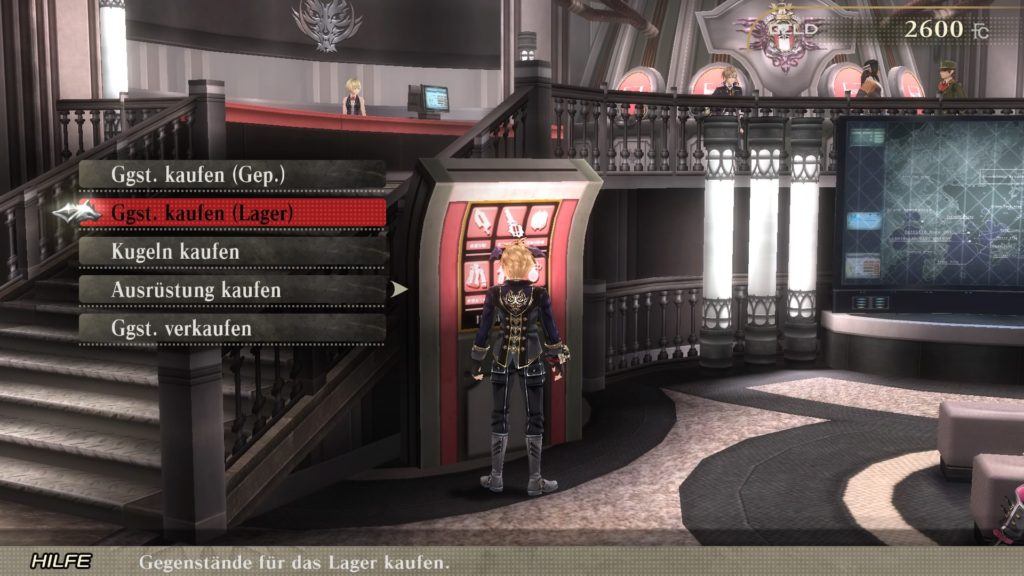The width and height of the screenshot is (1024, 576).
Task: Open the Kugeln kaufen shop option
Action: [x=232, y=251]
